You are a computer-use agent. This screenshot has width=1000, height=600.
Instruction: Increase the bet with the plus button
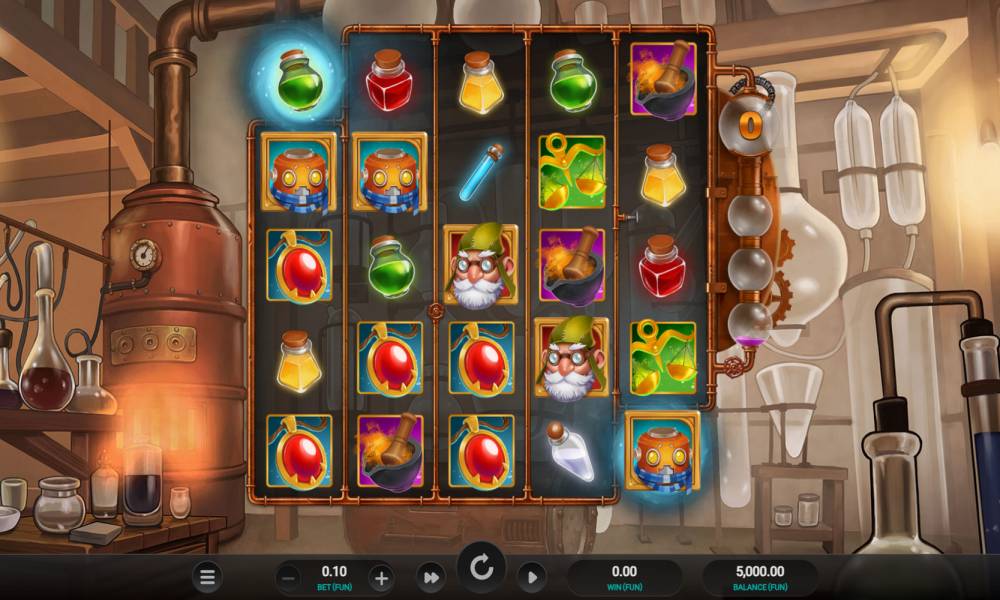(x=381, y=577)
